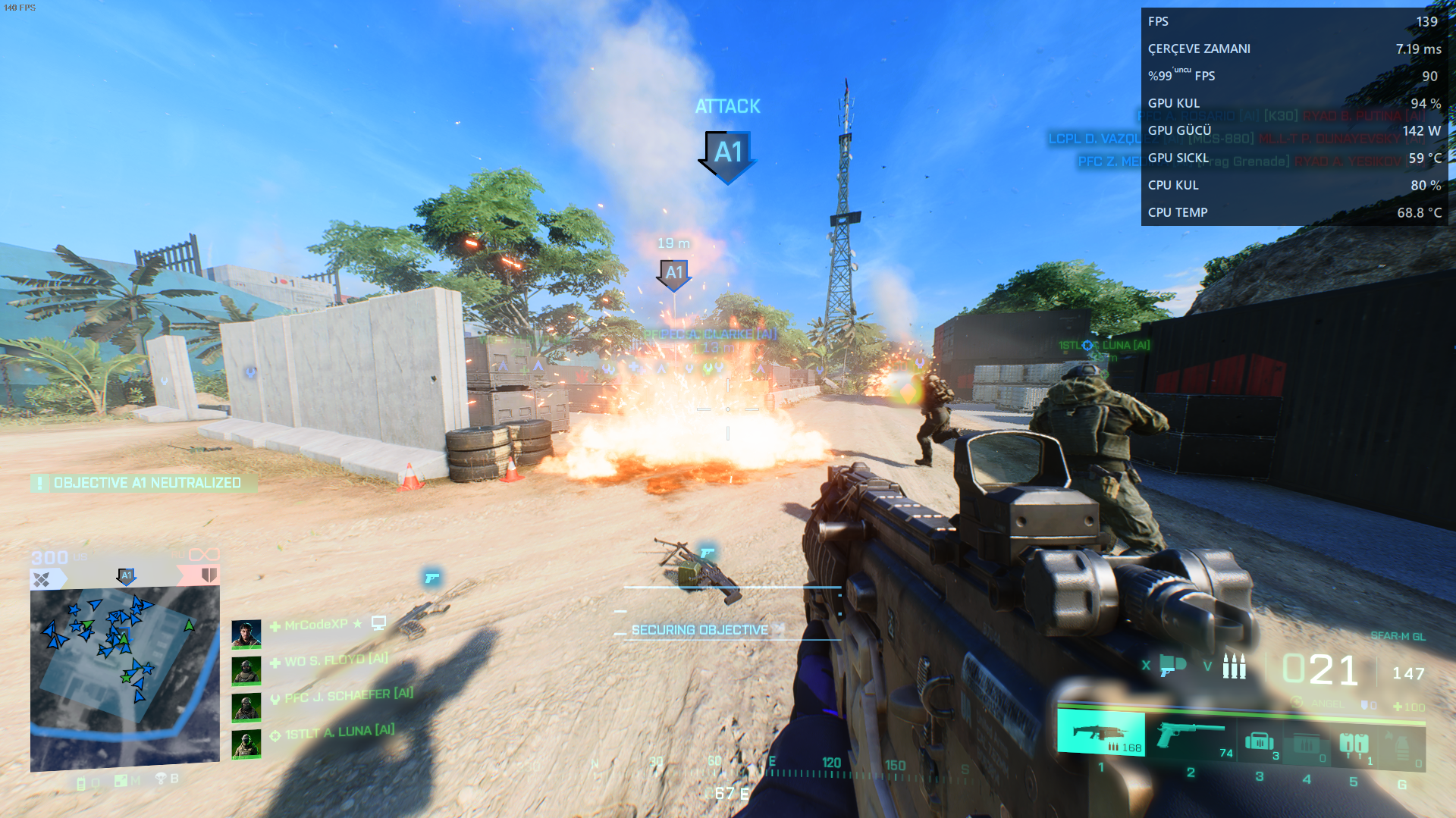Pick 1STLT A. Luna in squad list

click(340, 732)
